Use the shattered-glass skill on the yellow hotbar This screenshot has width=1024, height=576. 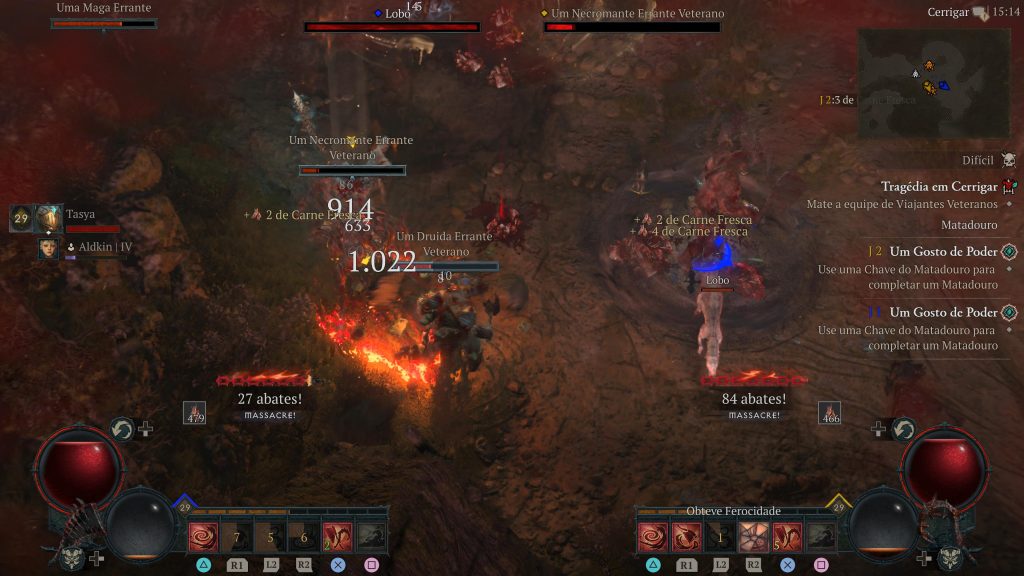754,537
